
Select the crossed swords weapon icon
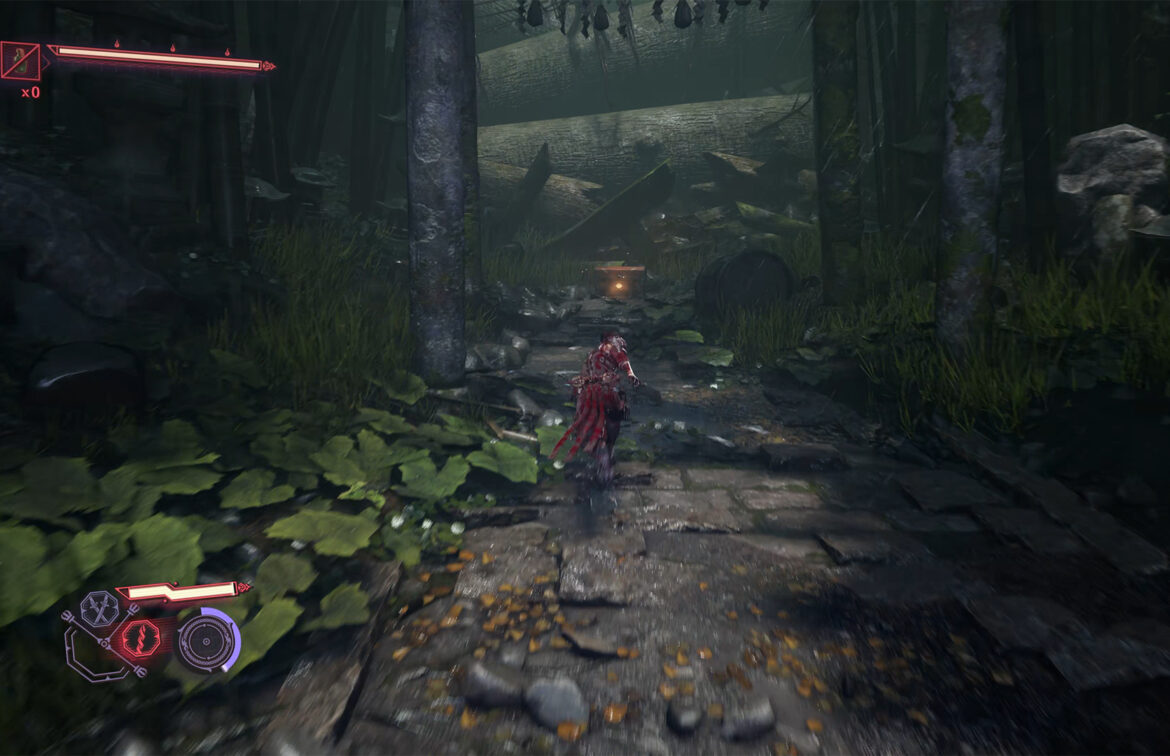[99, 608]
